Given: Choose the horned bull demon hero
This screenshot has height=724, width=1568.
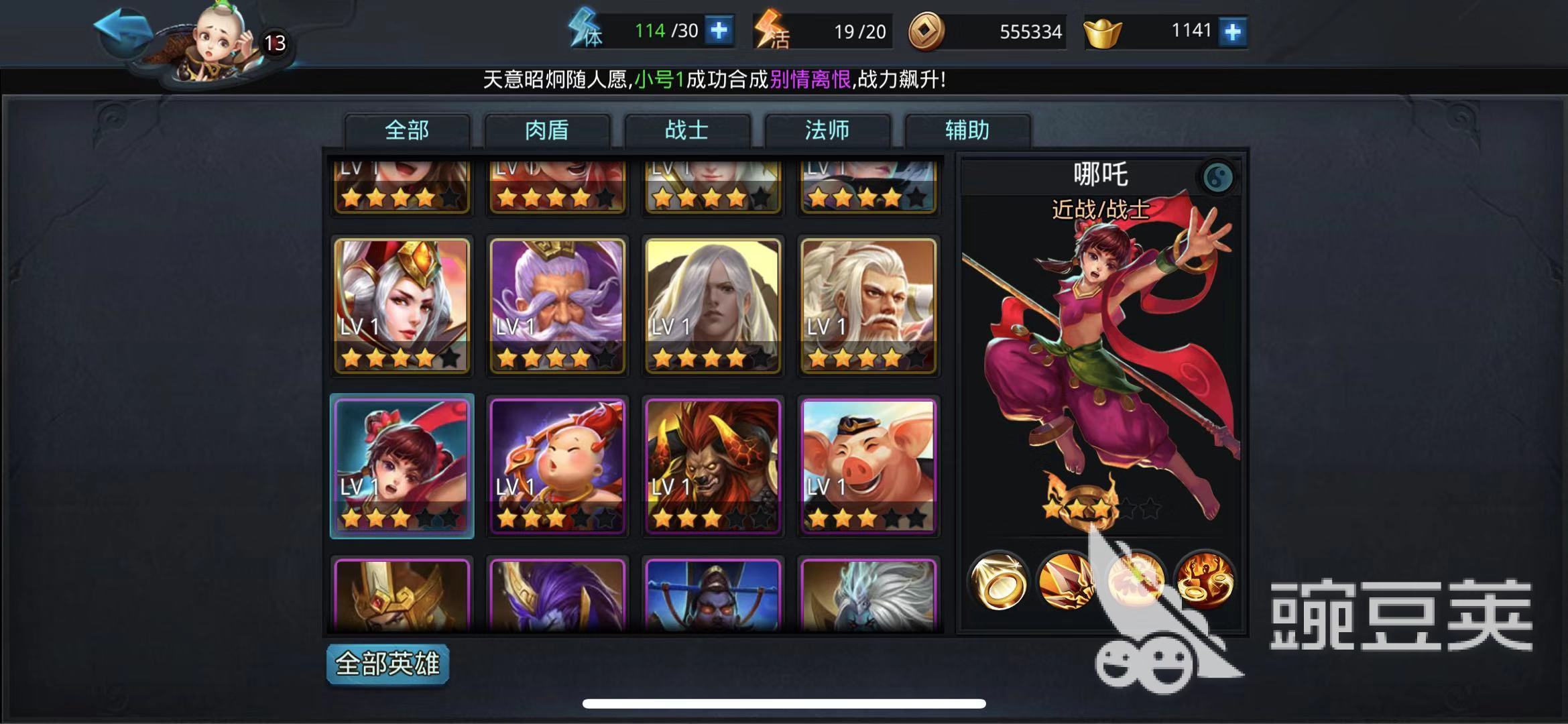Looking at the screenshot, I should coord(713,466).
